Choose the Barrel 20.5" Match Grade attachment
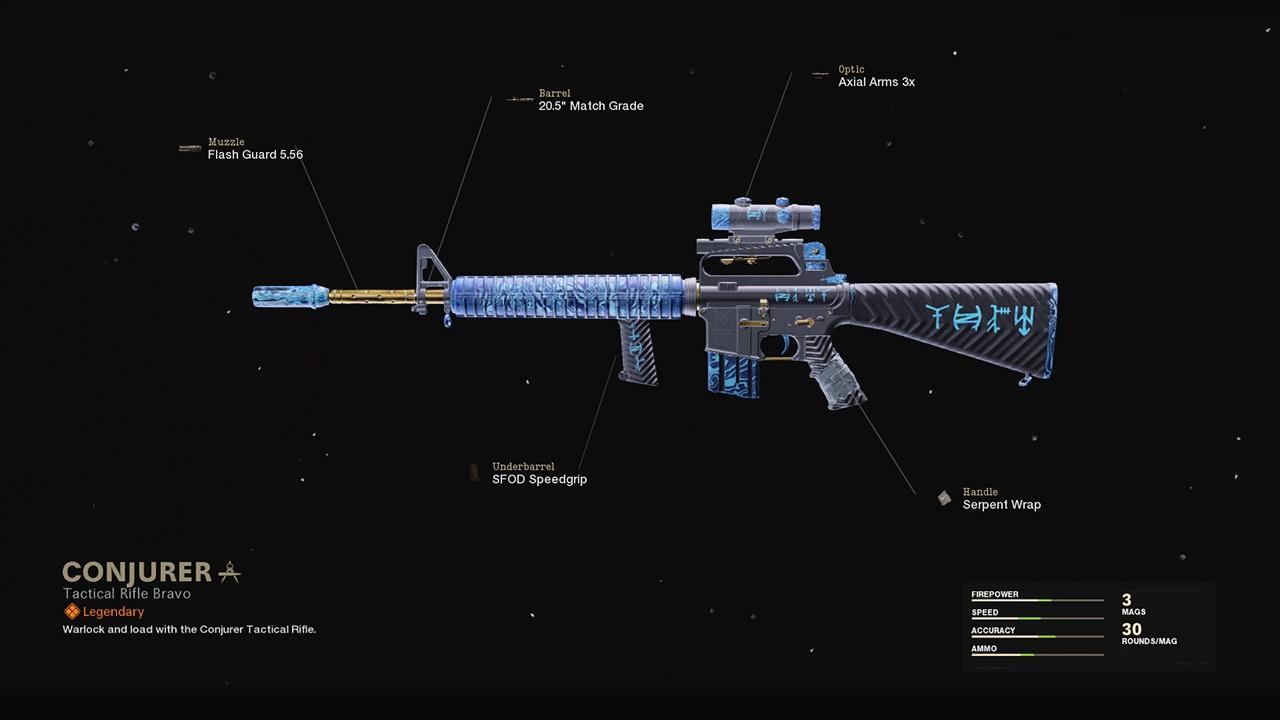Viewport: 1280px width, 720px height. click(590, 105)
